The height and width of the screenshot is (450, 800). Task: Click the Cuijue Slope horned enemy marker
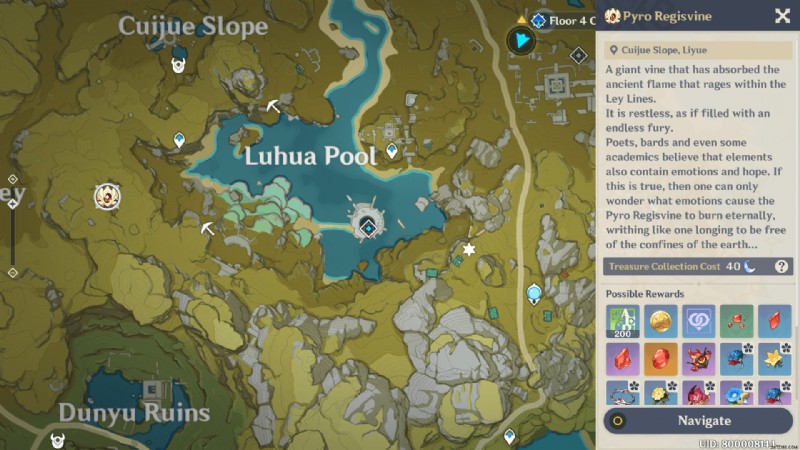coord(179,65)
